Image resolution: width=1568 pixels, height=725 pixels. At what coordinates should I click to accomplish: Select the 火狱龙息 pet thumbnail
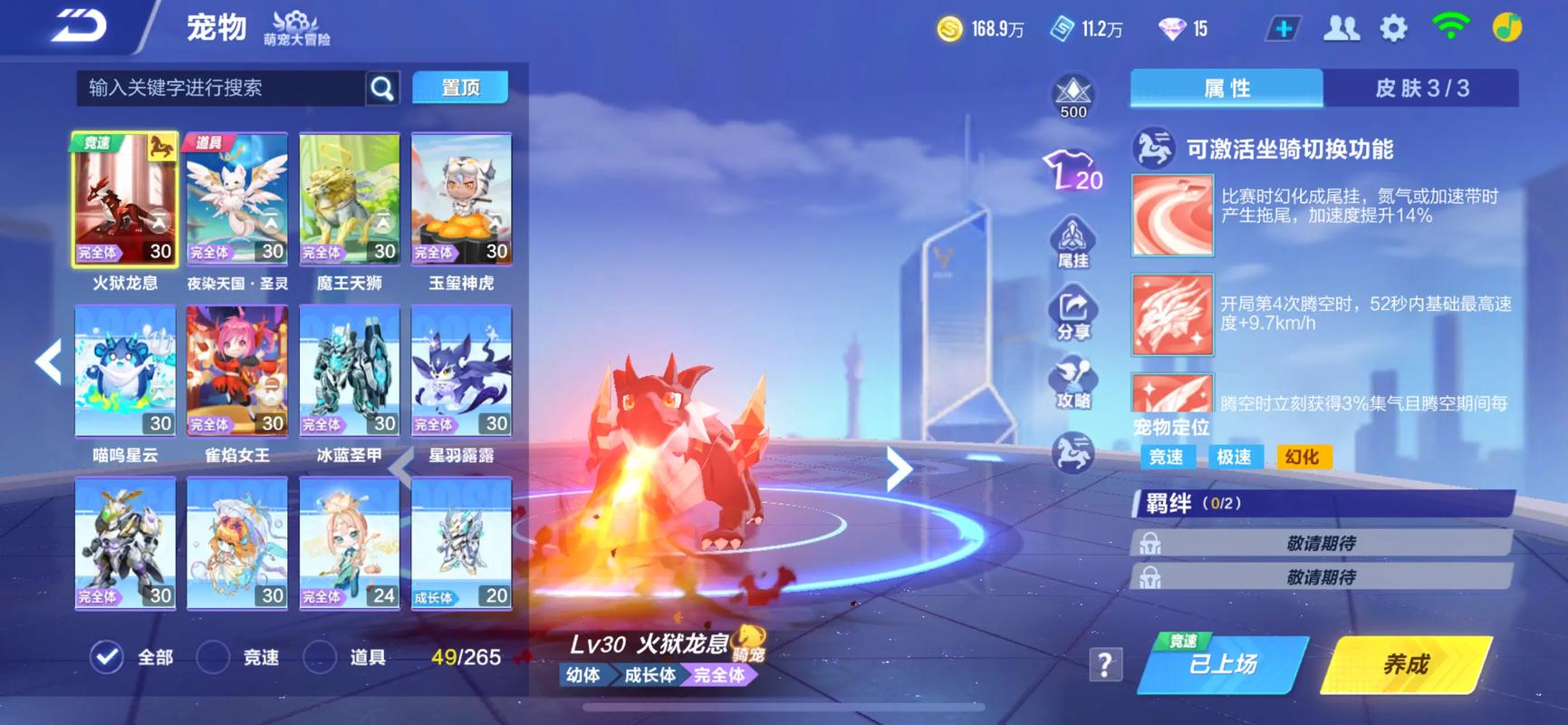point(123,198)
